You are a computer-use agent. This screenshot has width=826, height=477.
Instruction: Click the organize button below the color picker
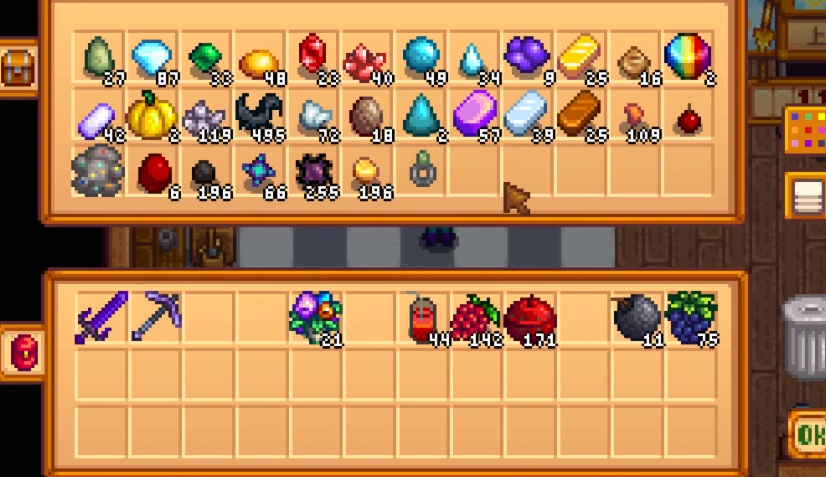pyautogui.click(x=806, y=195)
